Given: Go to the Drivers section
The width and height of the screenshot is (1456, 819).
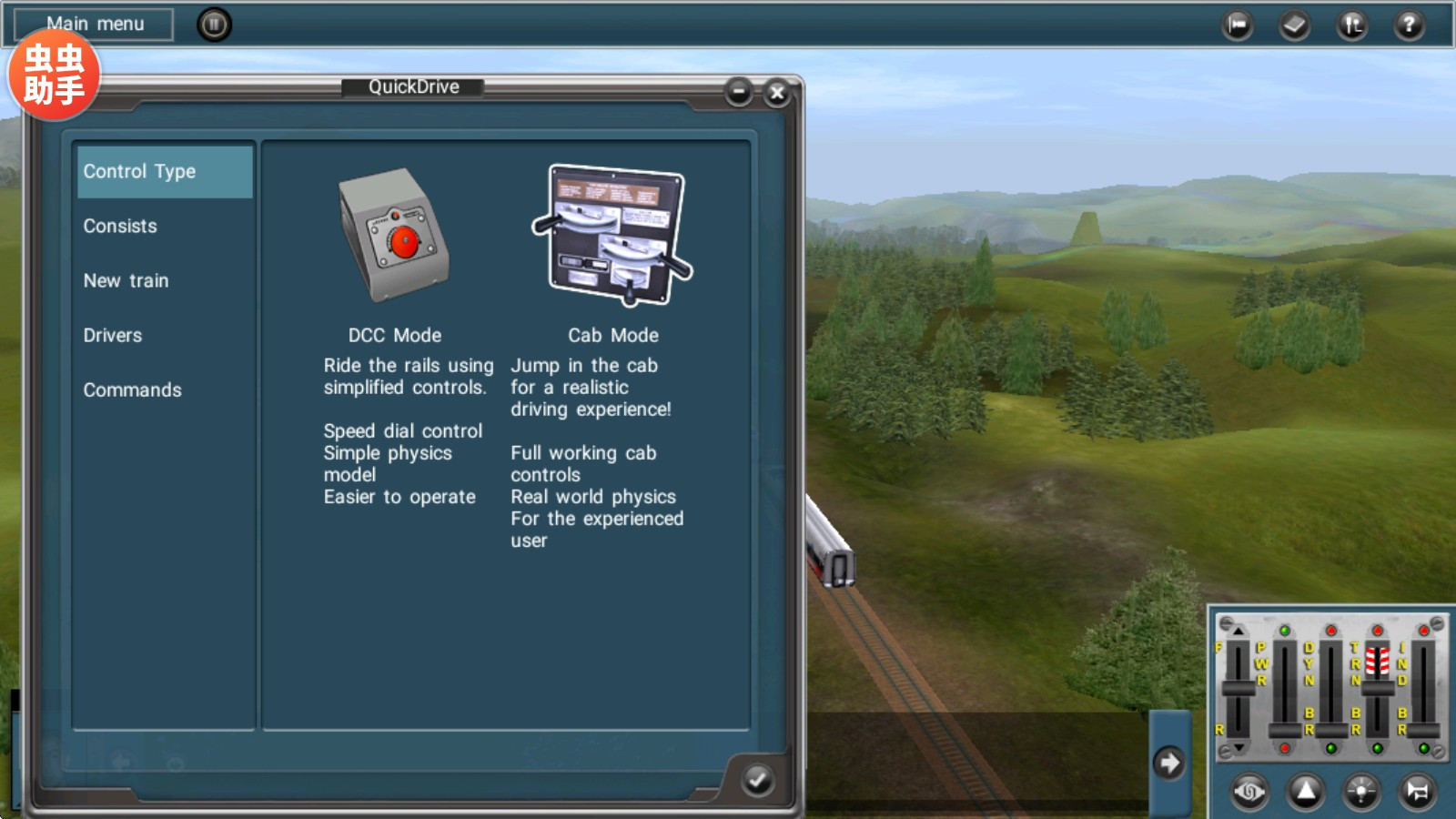Looking at the screenshot, I should (x=113, y=336).
